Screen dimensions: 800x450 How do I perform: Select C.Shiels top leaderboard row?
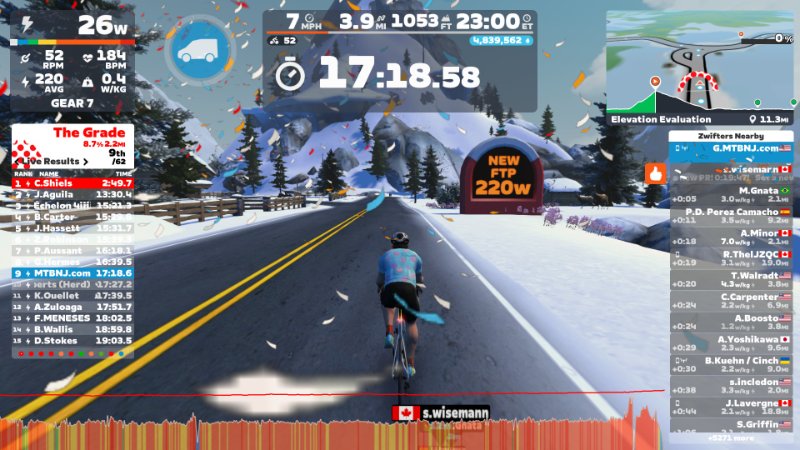(72, 183)
